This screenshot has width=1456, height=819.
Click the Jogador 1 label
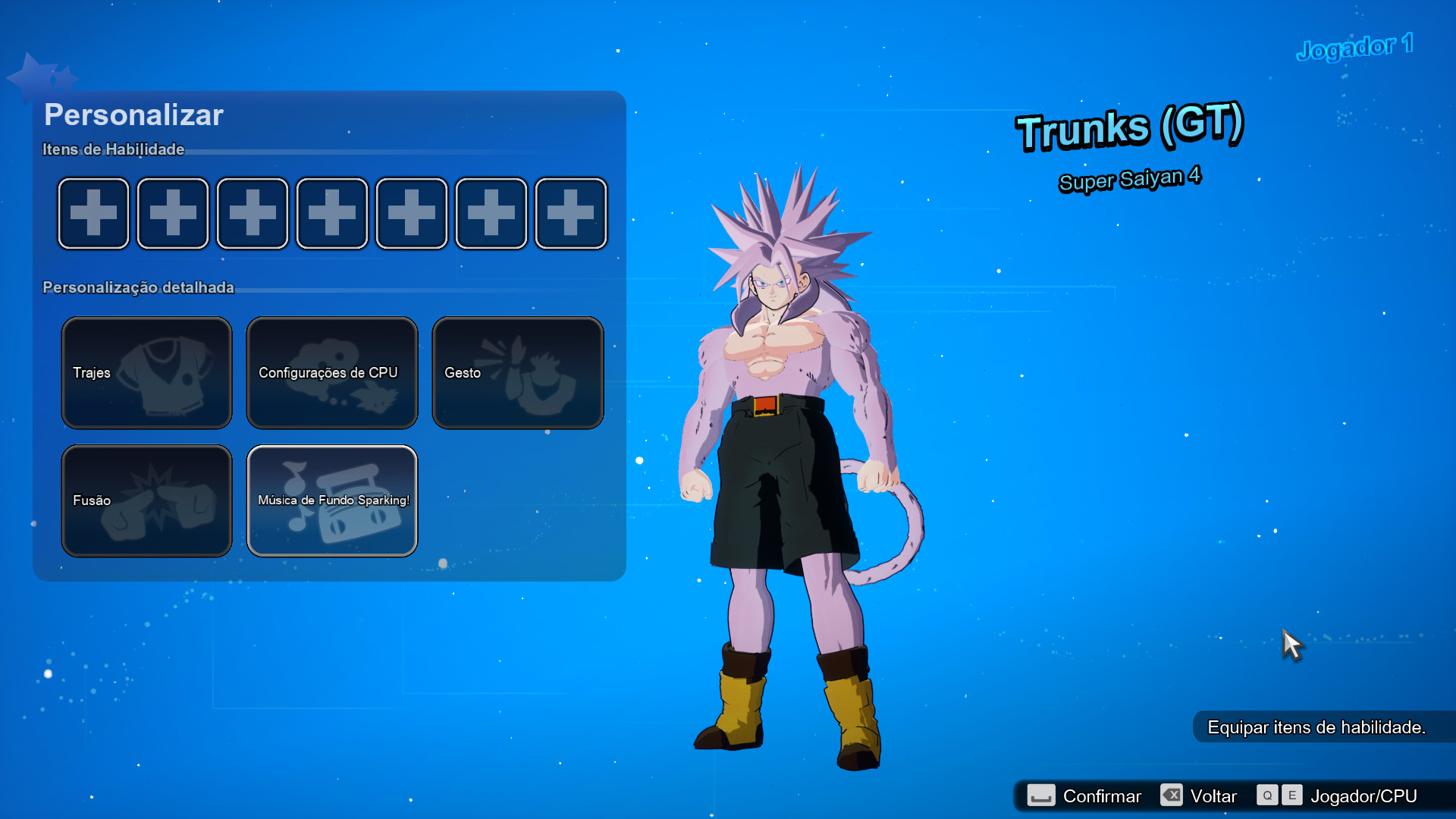[x=1357, y=45]
